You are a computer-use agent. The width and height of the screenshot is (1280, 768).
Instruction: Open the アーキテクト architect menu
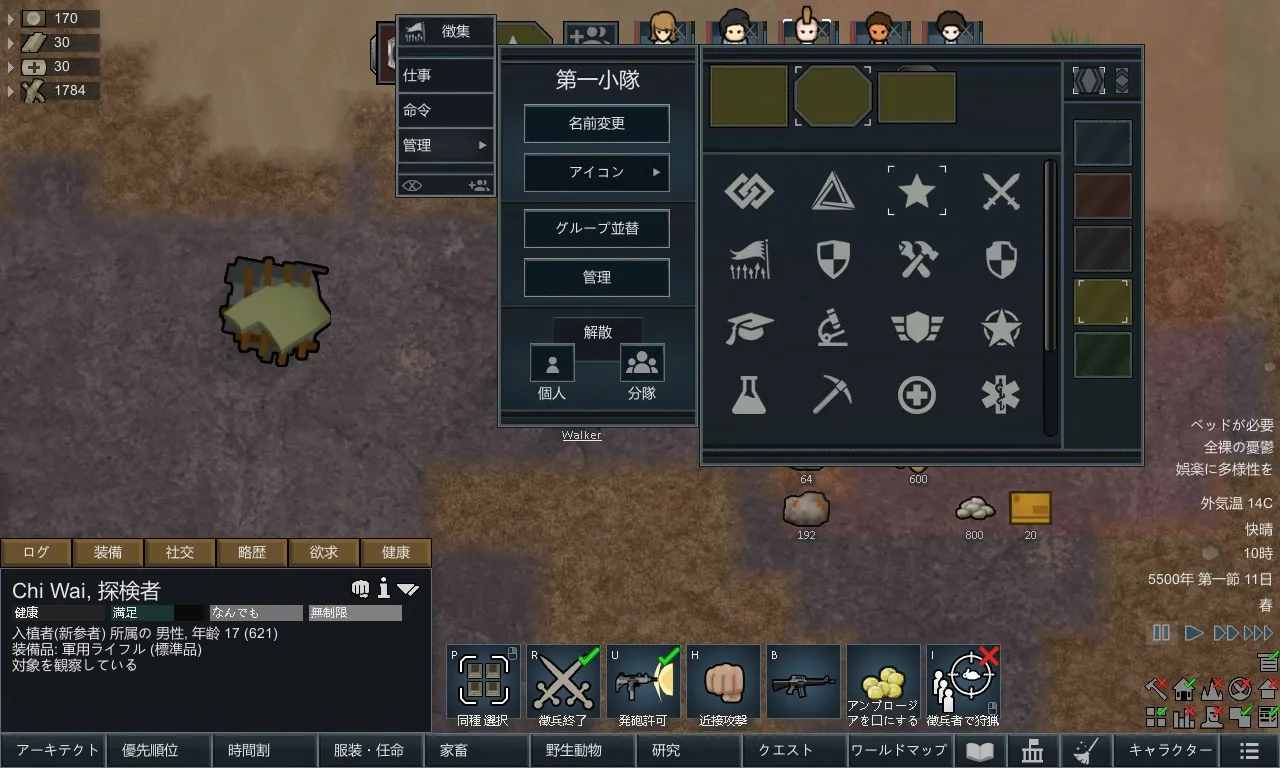pyautogui.click(x=58, y=750)
